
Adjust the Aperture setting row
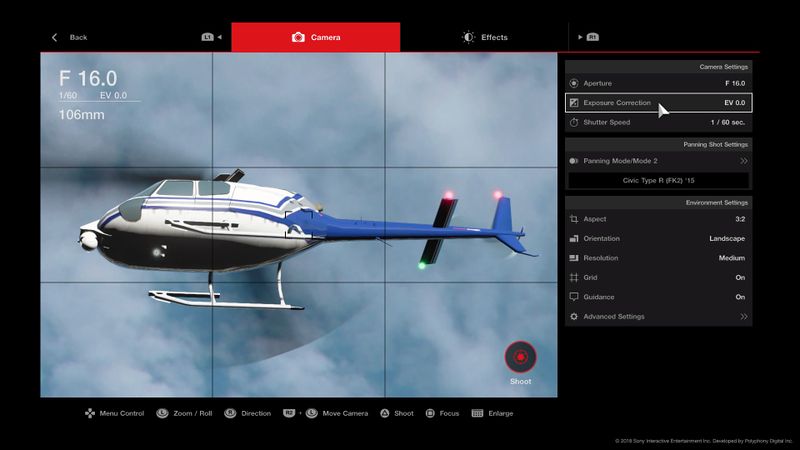tap(658, 83)
